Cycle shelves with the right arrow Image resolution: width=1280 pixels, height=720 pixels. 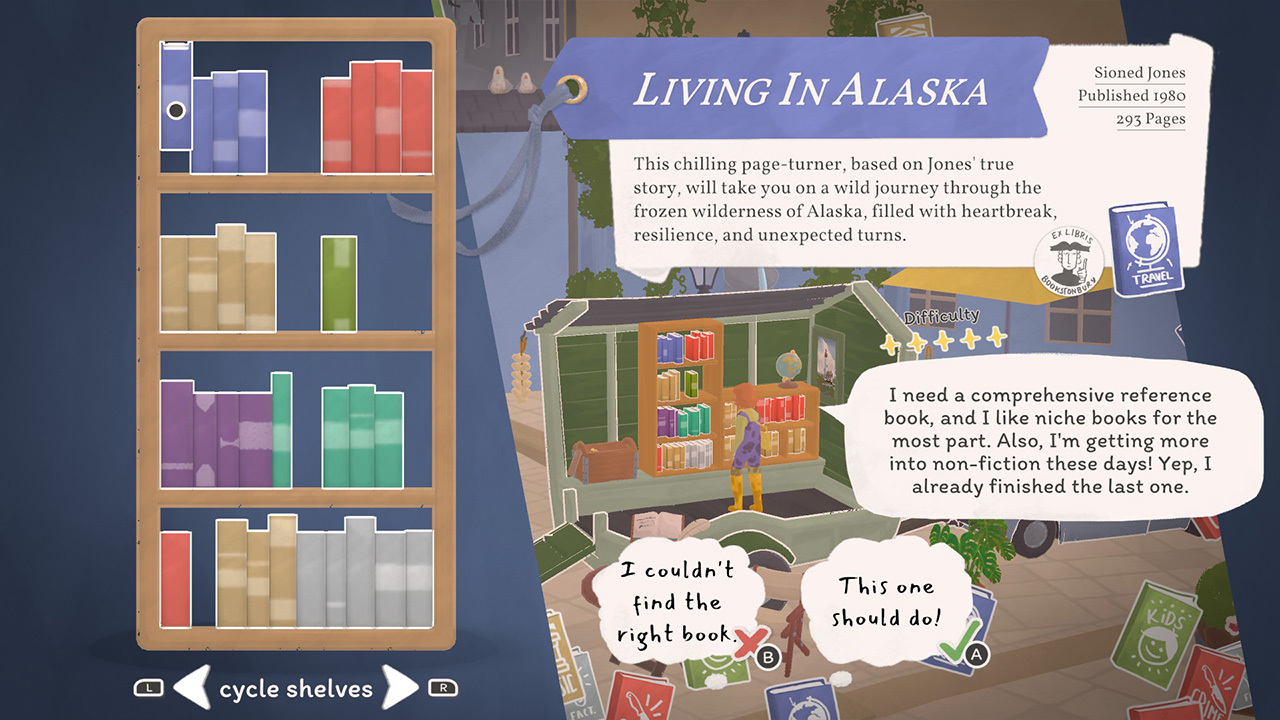(x=400, y=688)
